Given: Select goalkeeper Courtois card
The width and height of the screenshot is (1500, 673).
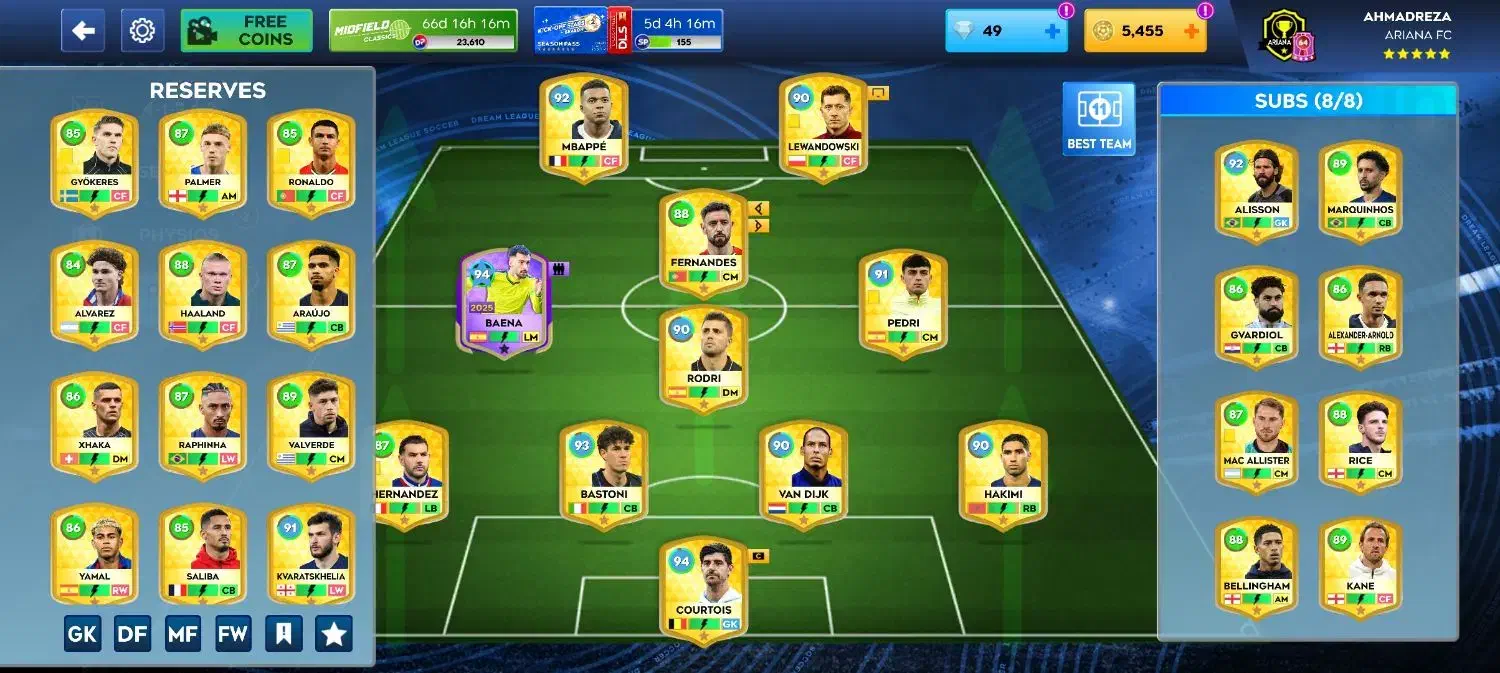Looking at the screenshot, I should coord(703,587).
